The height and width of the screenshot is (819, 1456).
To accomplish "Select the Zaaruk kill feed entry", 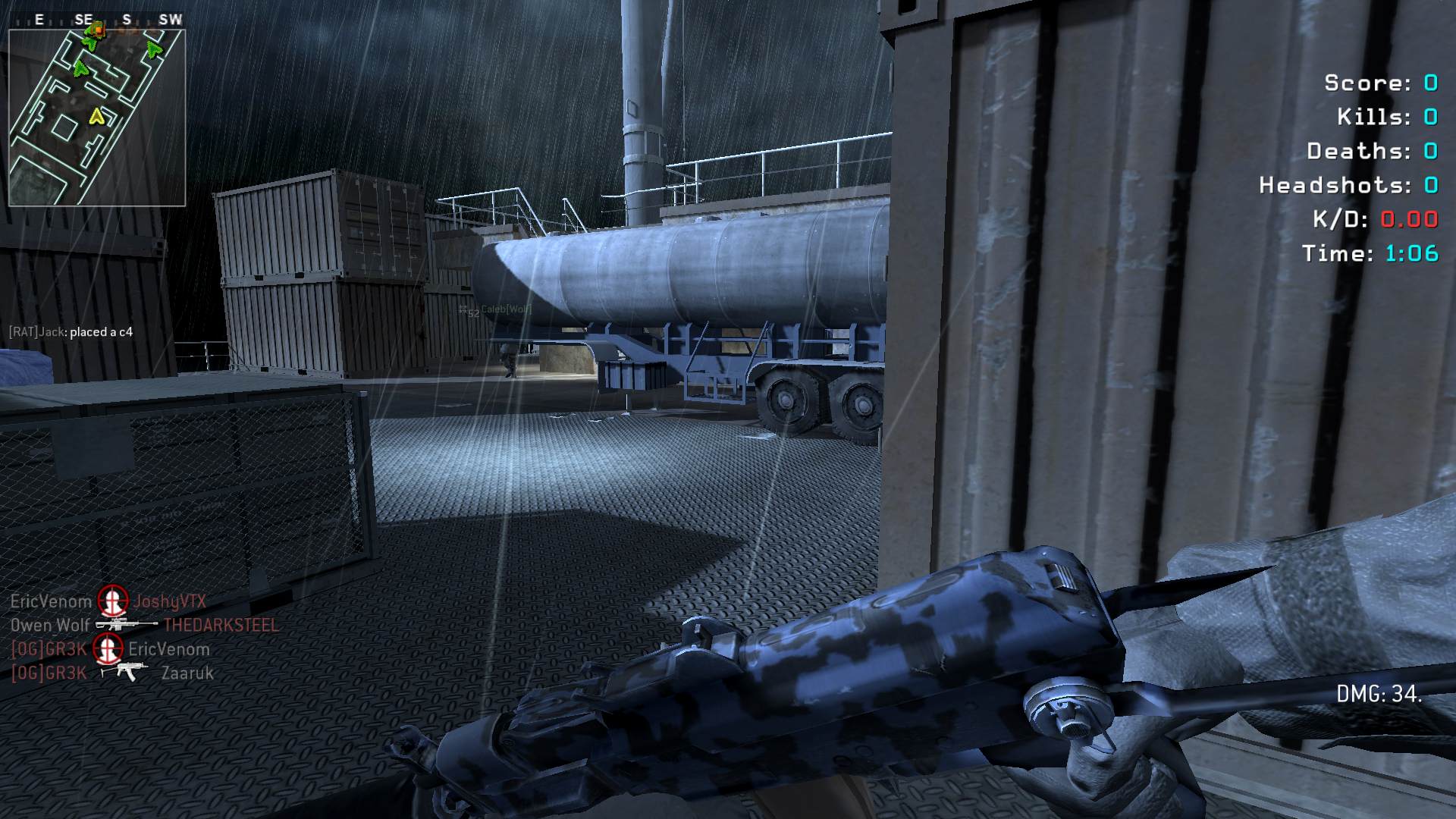I will [x=187, y=673].
